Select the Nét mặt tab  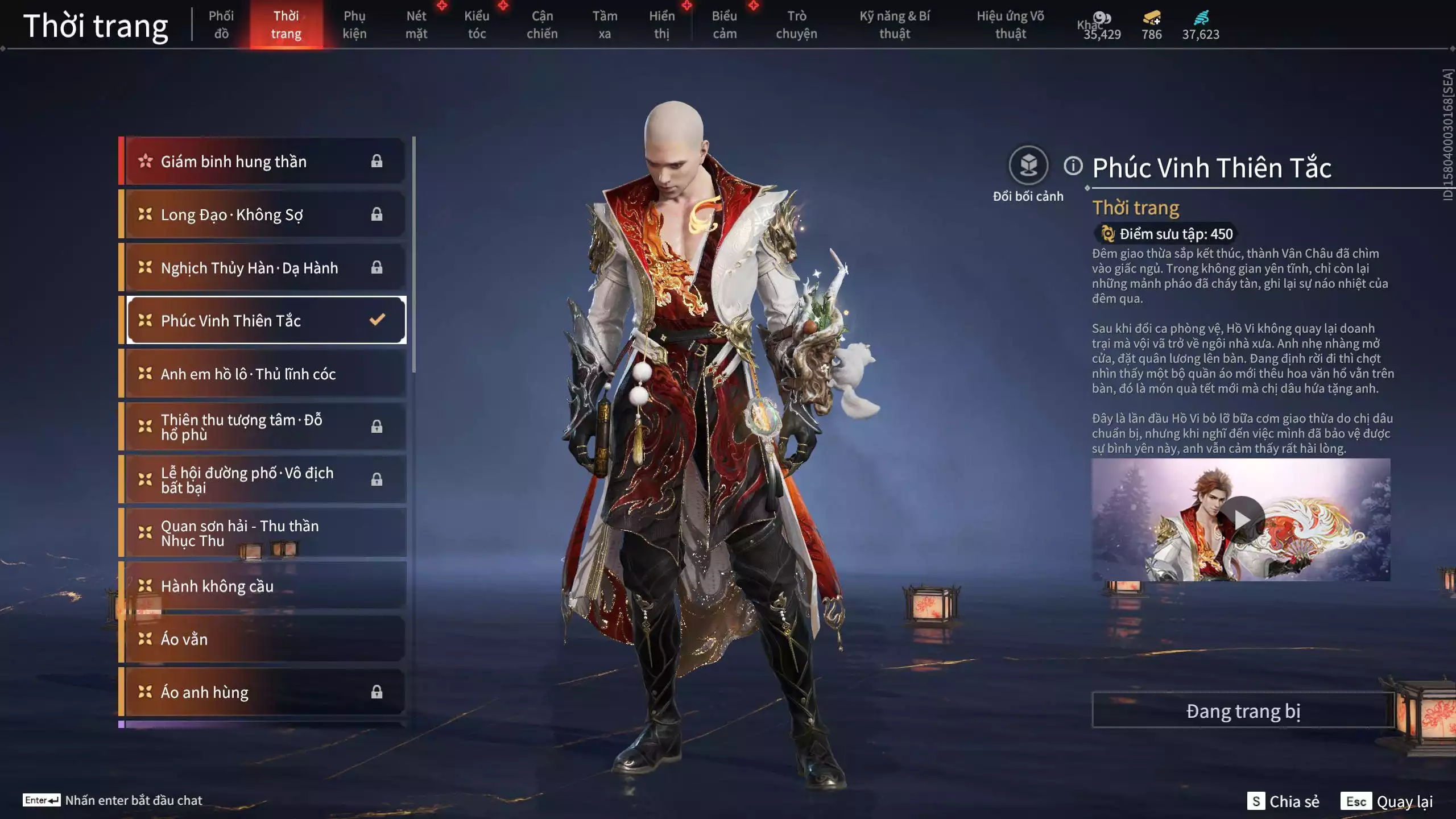pos(416,25)
